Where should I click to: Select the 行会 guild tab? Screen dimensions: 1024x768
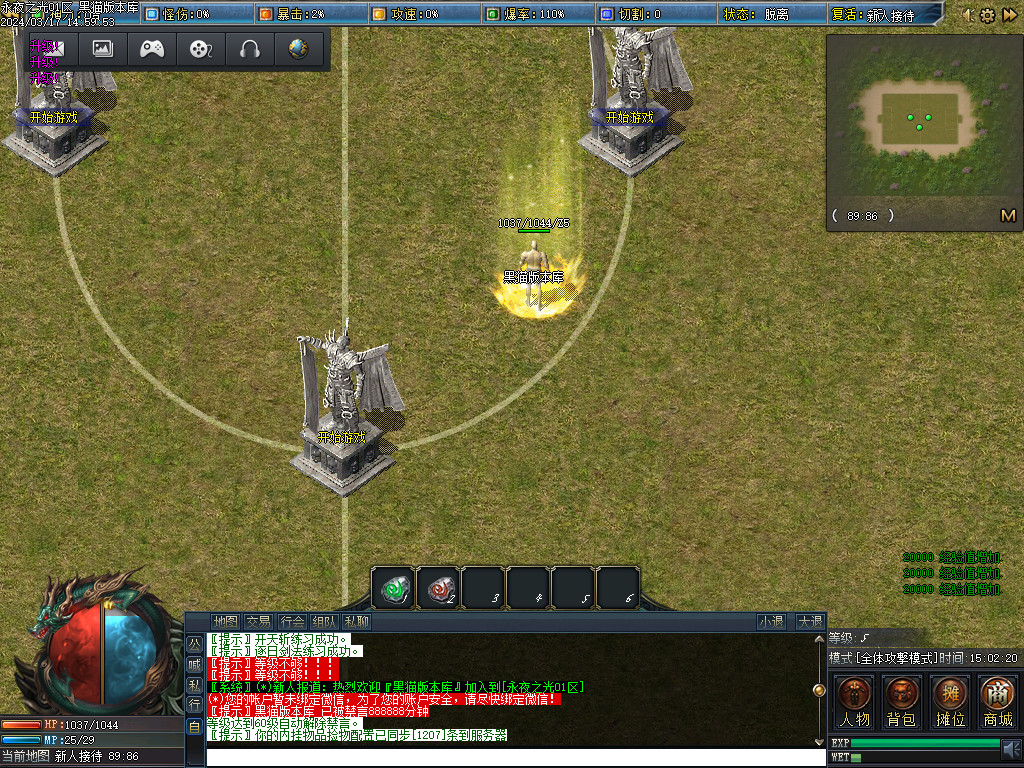(292, 621)
